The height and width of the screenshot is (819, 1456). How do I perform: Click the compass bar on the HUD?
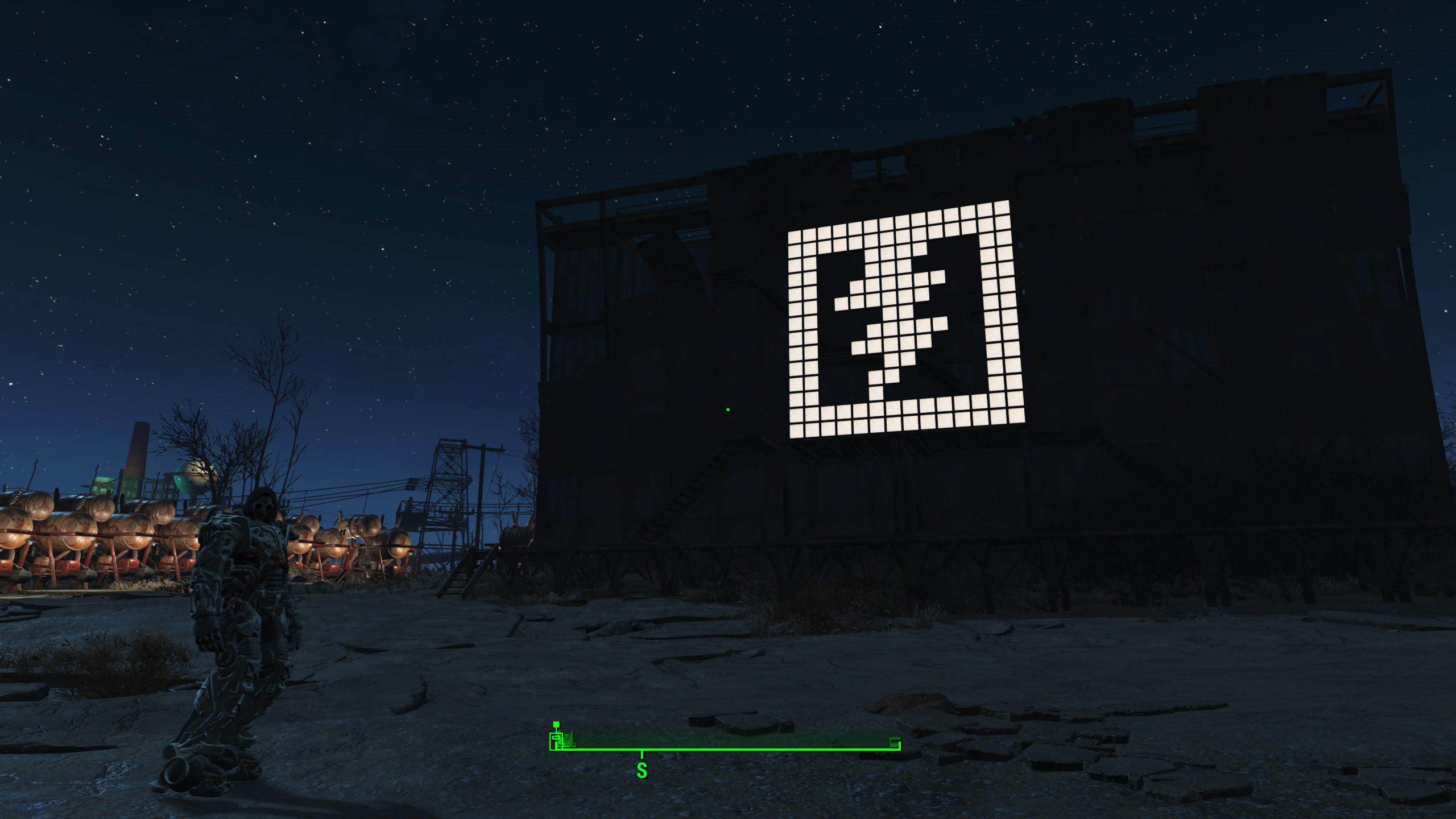[725, 748]
